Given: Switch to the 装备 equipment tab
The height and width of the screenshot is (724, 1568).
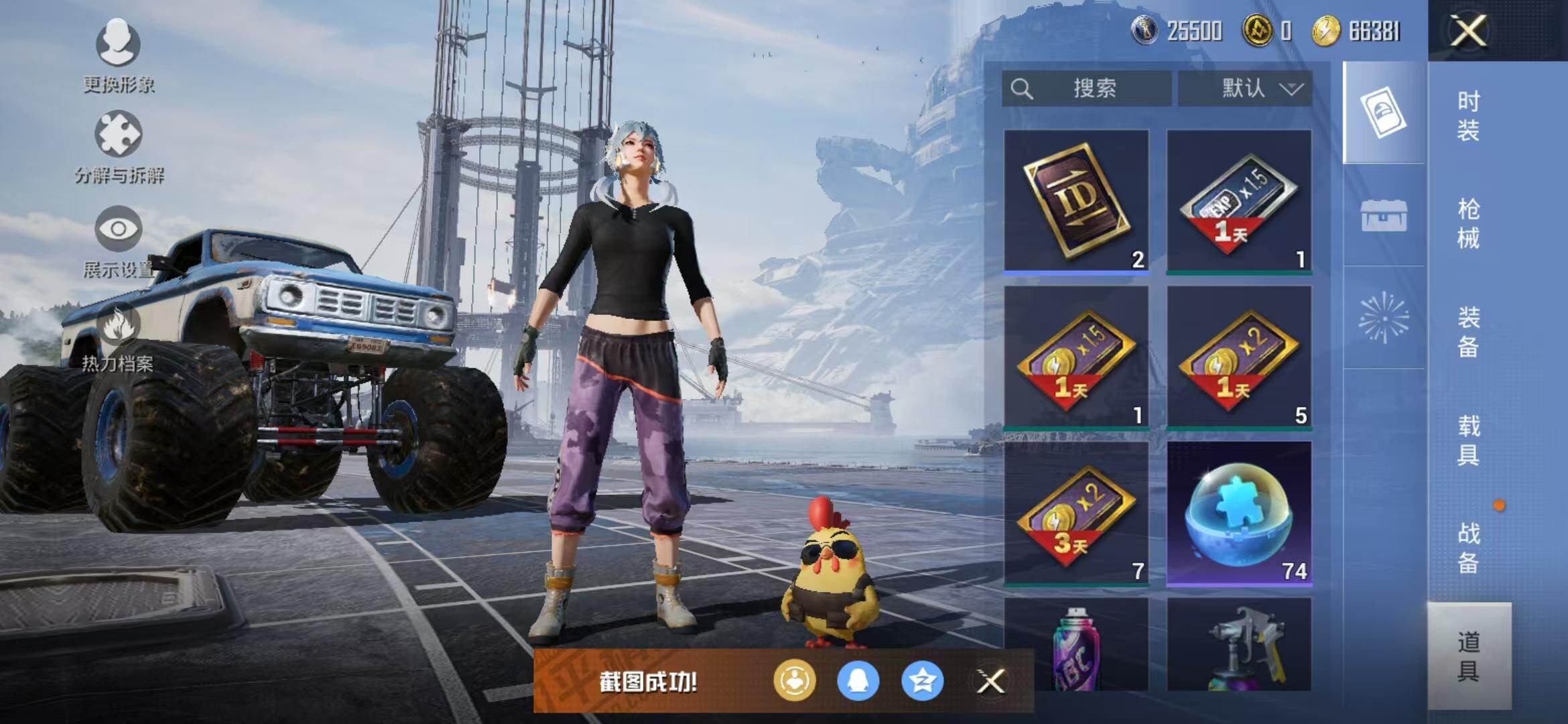Looking at the screenshot, I should [1468, 332].
